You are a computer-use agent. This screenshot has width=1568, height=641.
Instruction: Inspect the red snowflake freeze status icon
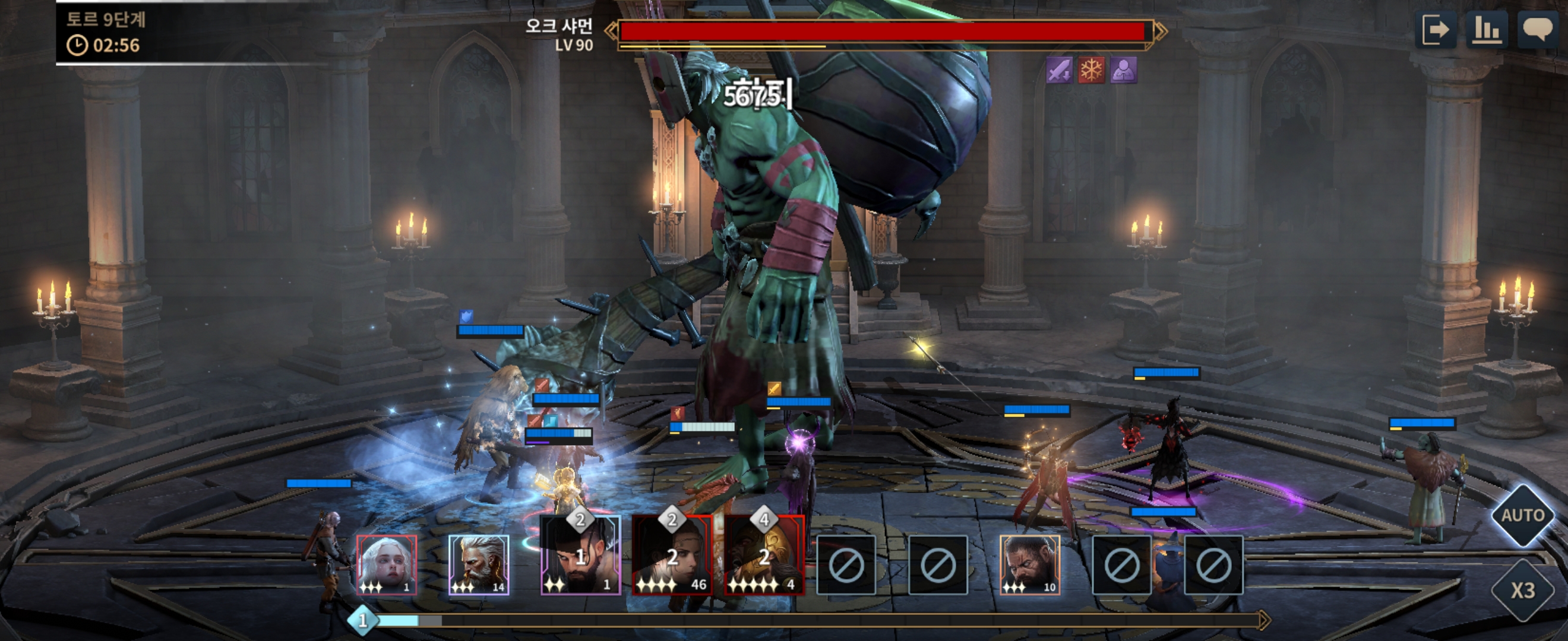[1092, 71]
